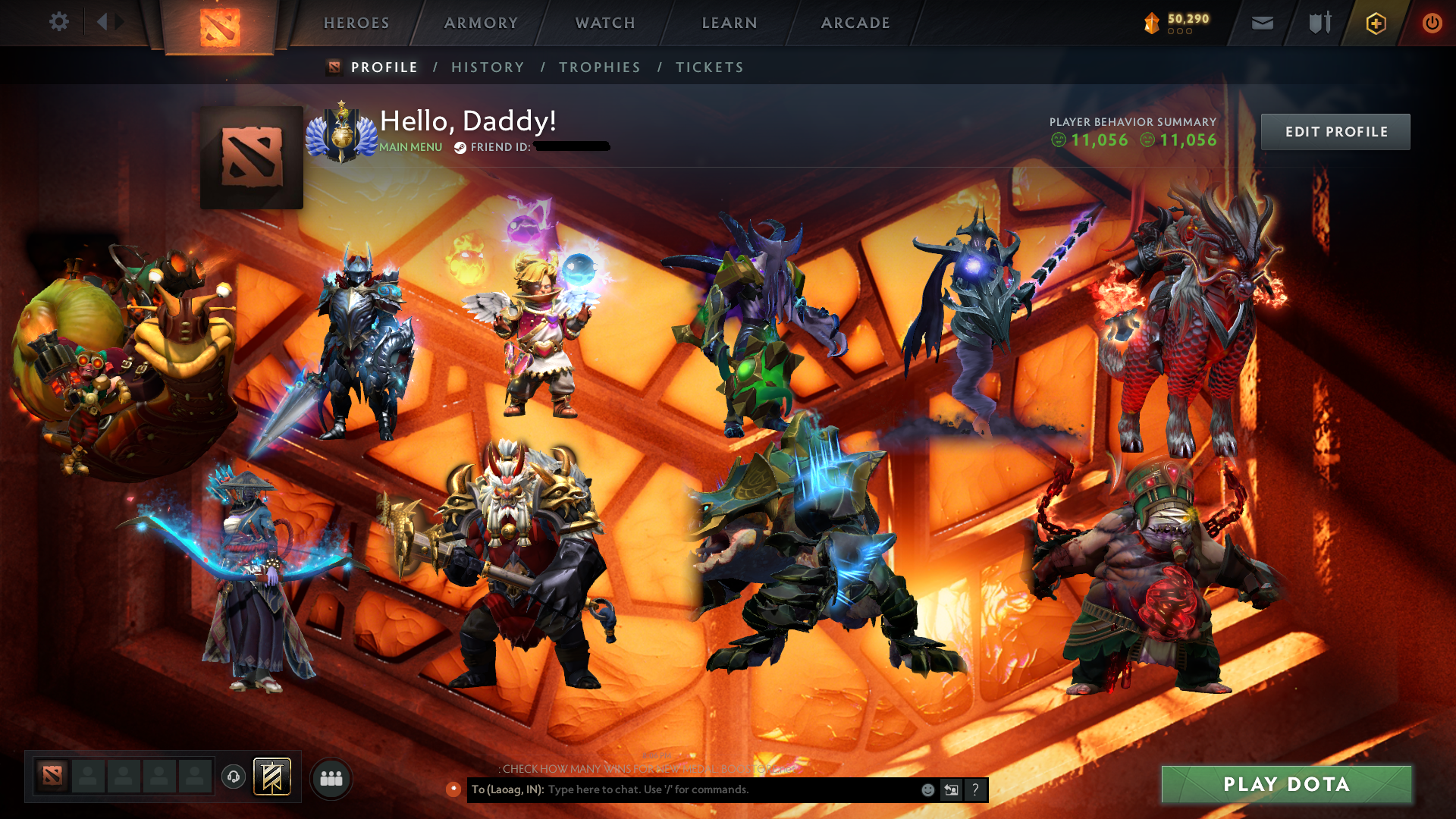The height and width of the screenshot is (819, 1456).
Task: Open the Dota Plus gold hexagon icon
Action: [1376, 24]
